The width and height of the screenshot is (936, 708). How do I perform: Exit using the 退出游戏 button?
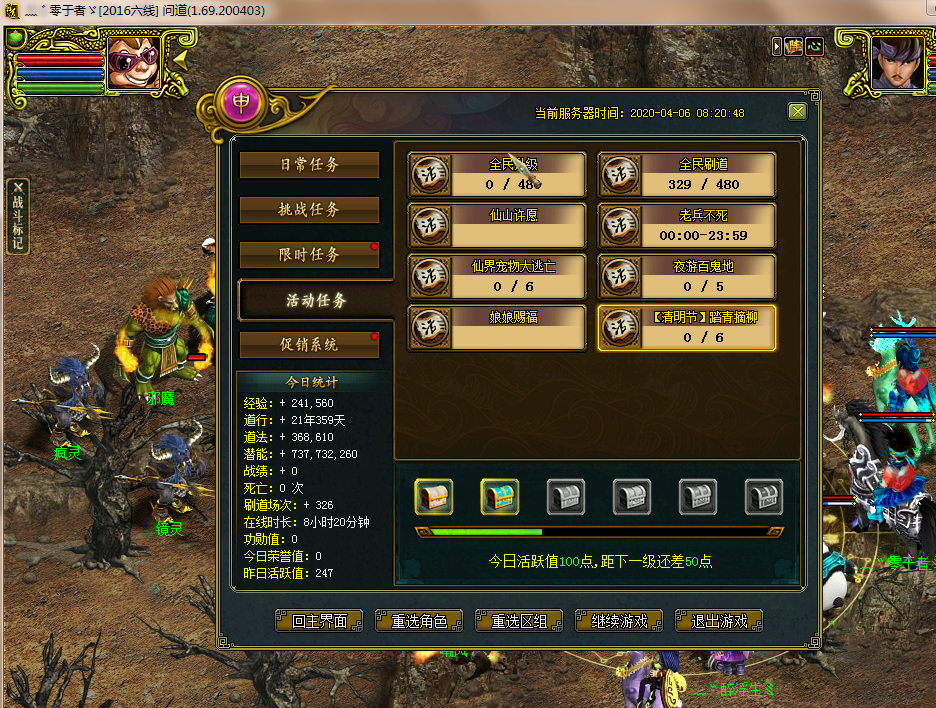(719, 621)
